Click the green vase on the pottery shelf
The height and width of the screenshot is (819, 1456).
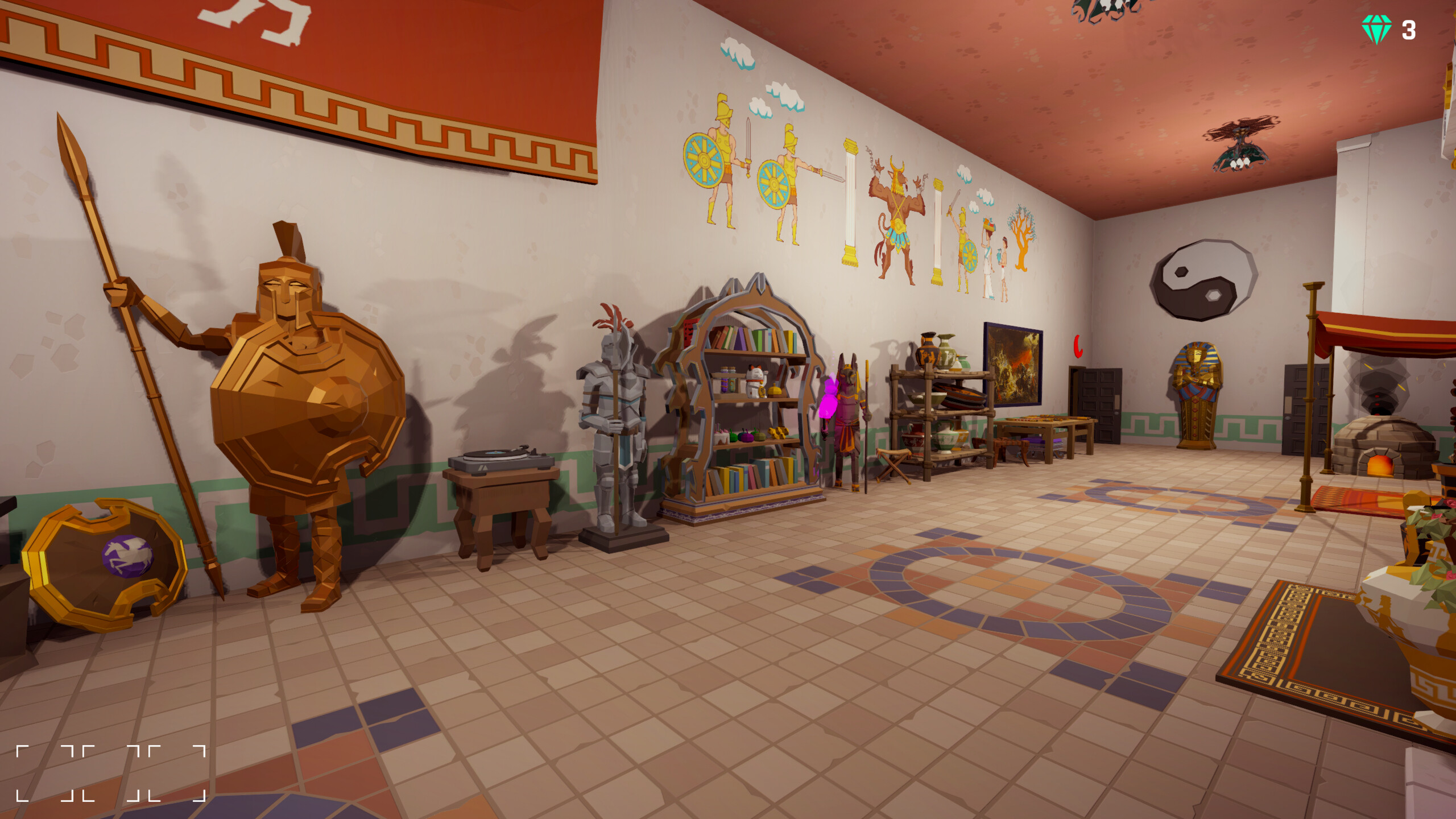click(x=965, y=364)
